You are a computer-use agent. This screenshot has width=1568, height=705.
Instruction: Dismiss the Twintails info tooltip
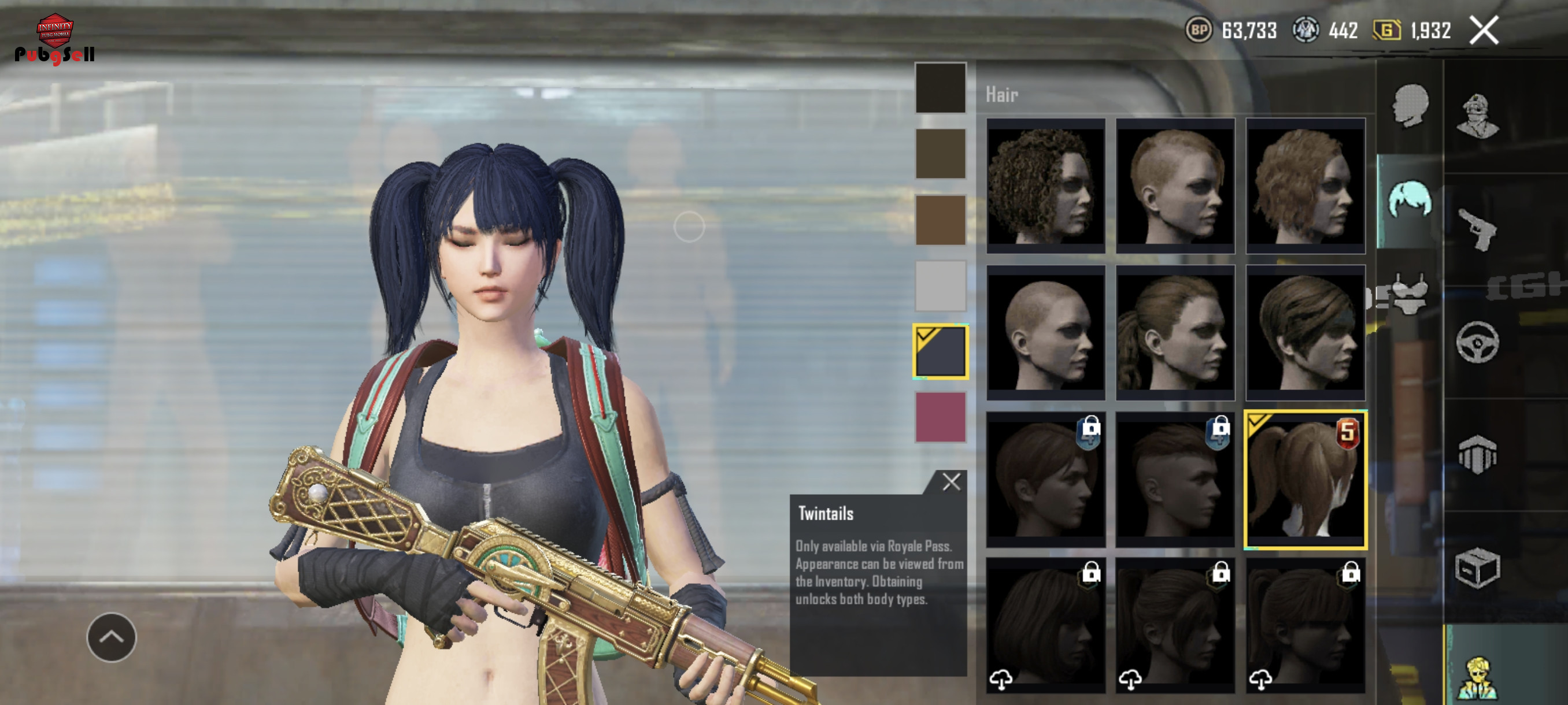(951, 482)
